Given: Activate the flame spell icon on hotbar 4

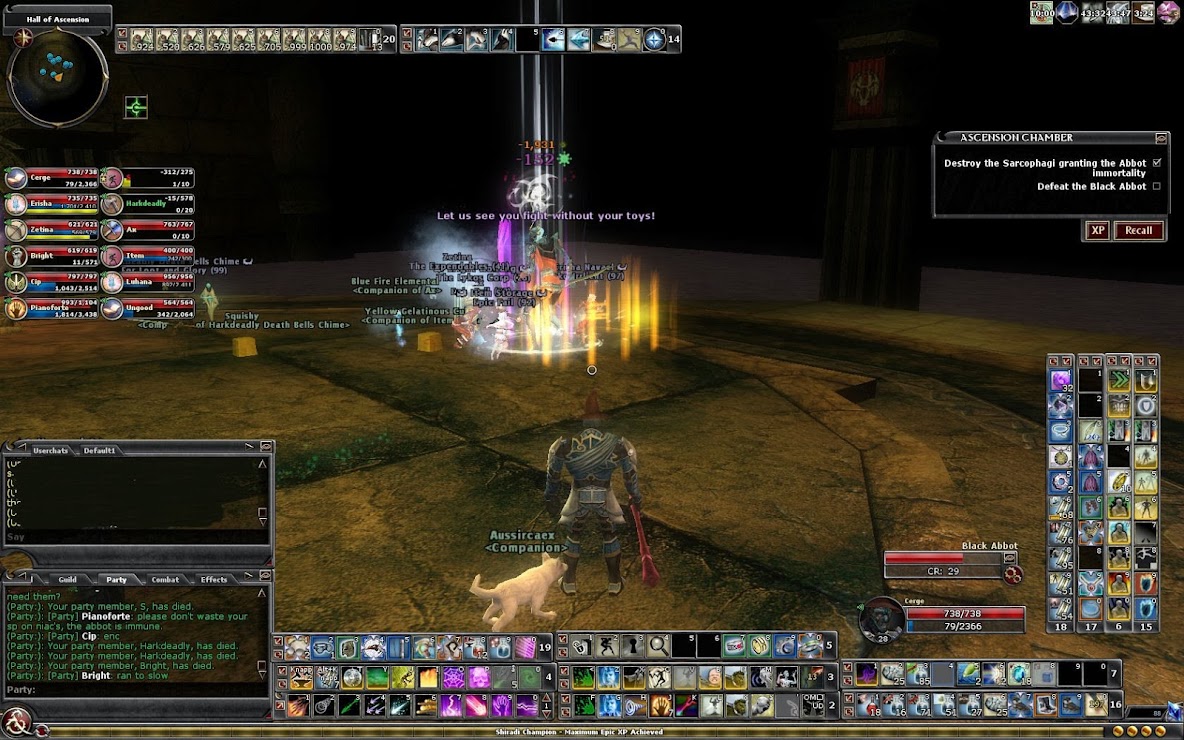Looking at the screenshot, I should [x=427, y=677].
